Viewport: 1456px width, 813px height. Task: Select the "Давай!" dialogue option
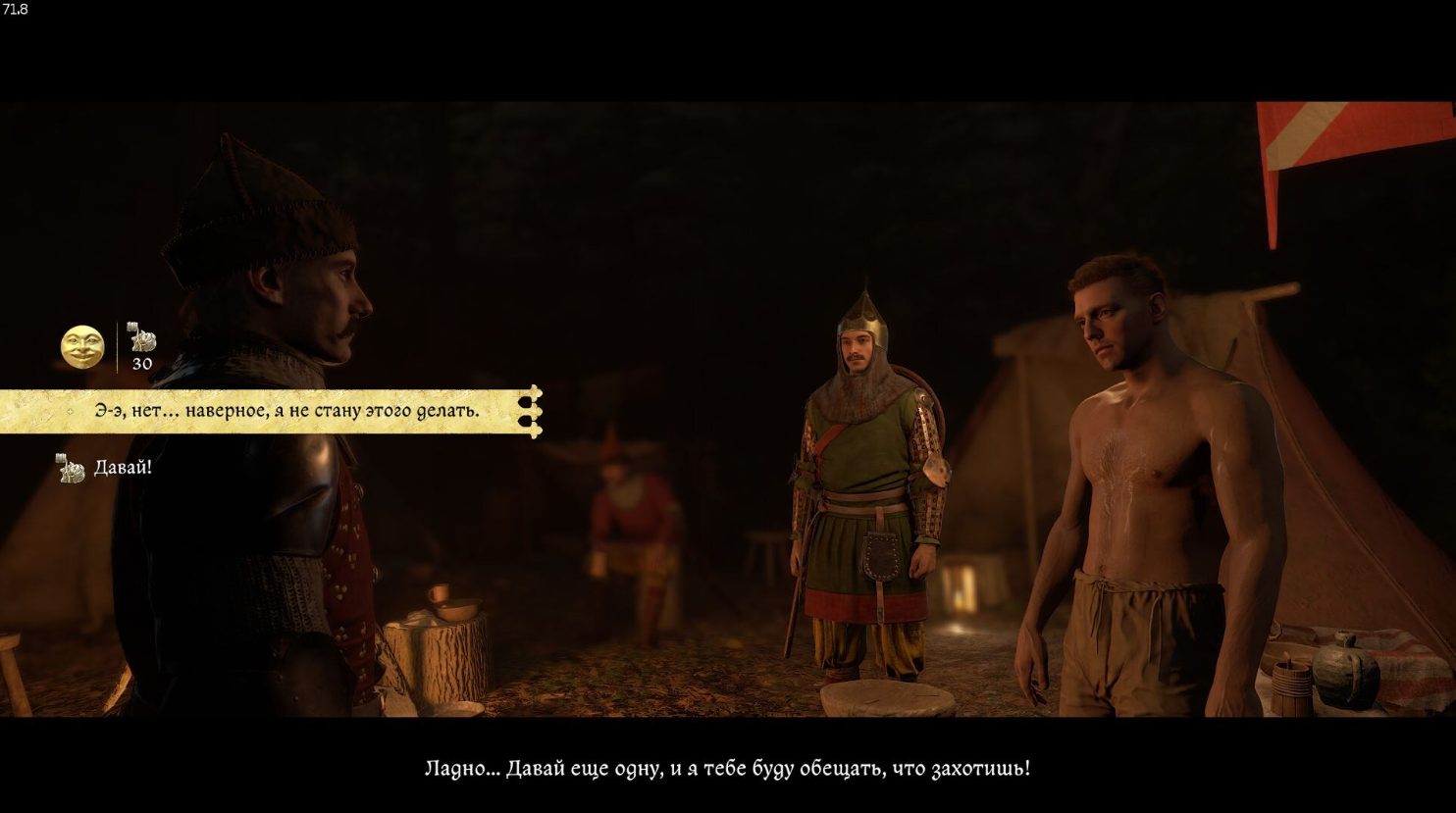point(123,468)
